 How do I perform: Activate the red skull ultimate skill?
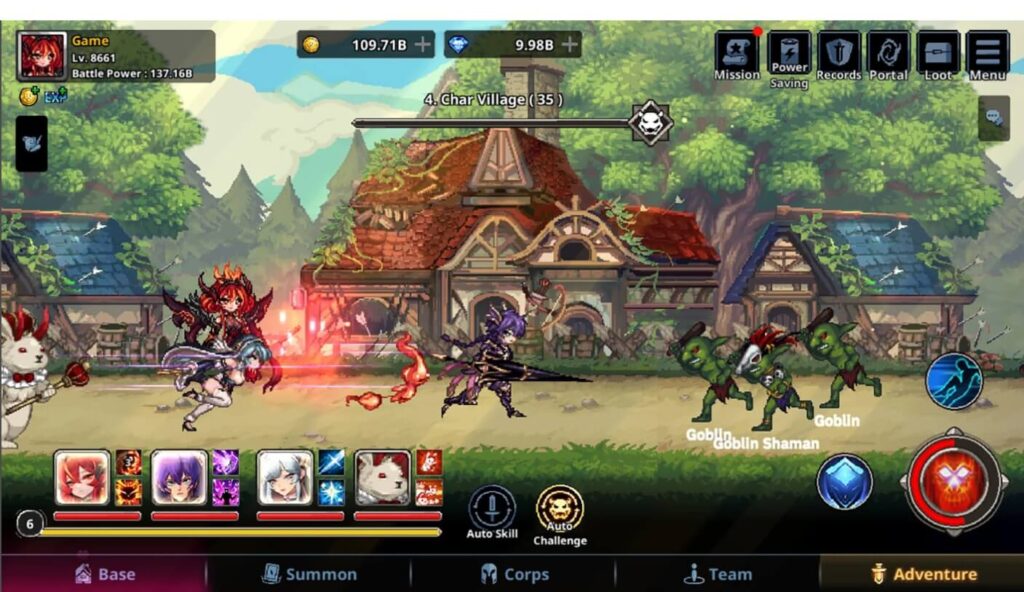953,483
